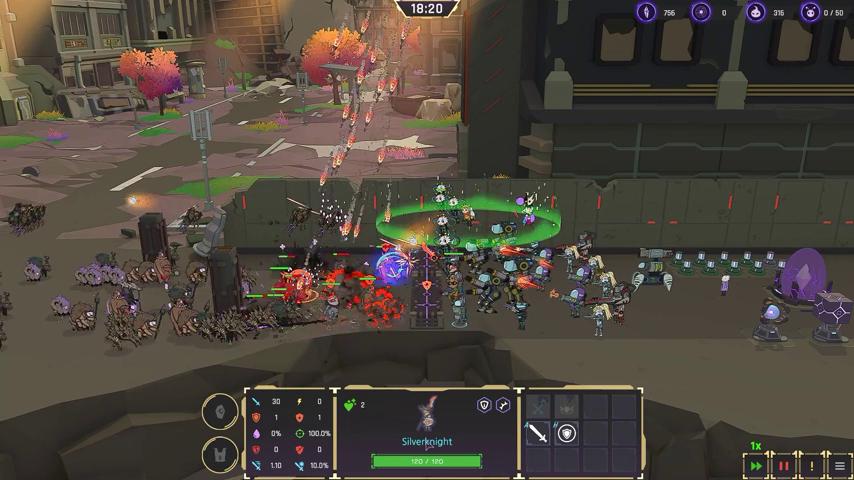Click the crystal resource icon
854x480 pixels.
click(x=647, y=12)
